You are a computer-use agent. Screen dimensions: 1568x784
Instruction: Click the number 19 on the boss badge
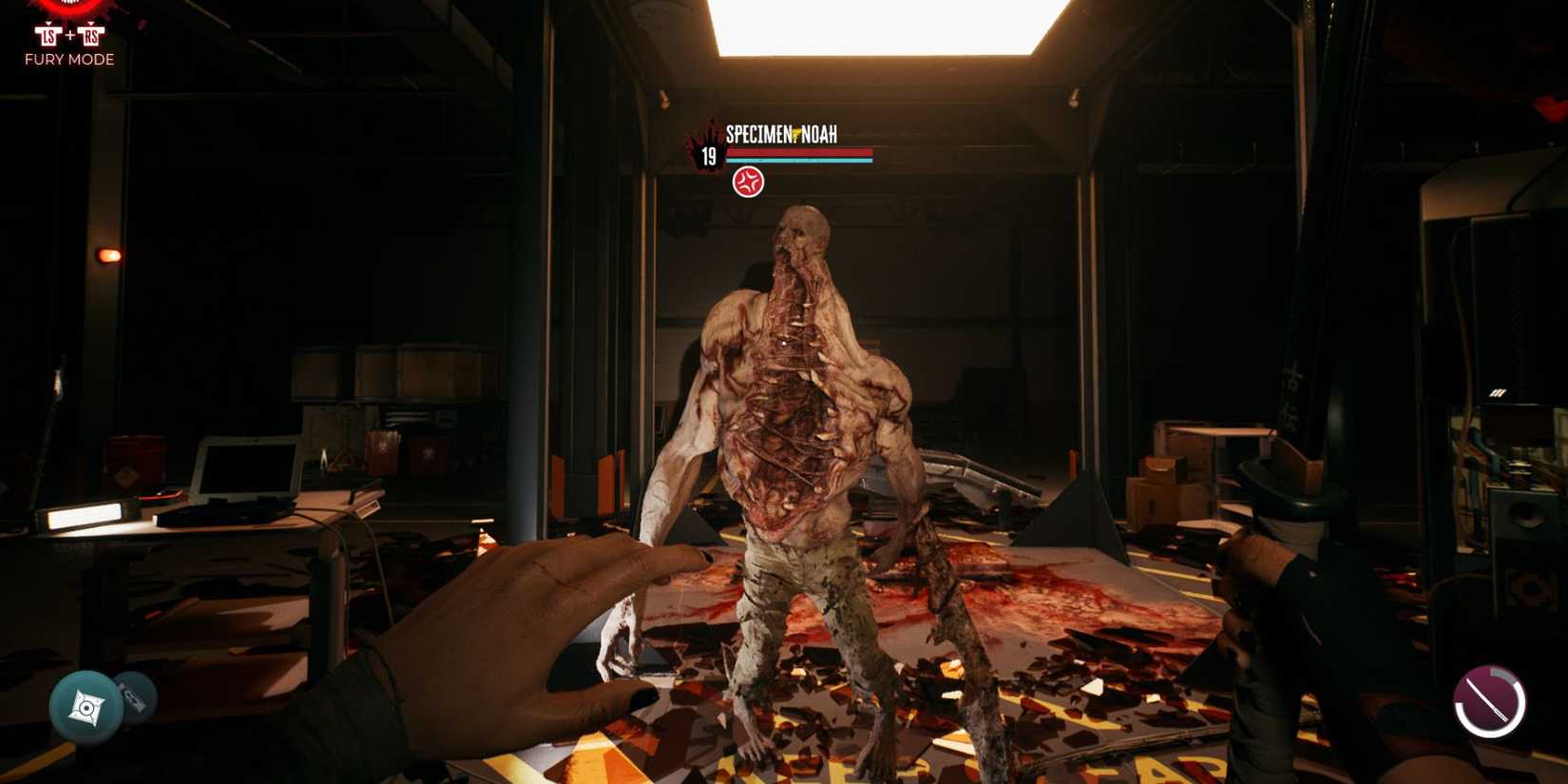708,156
